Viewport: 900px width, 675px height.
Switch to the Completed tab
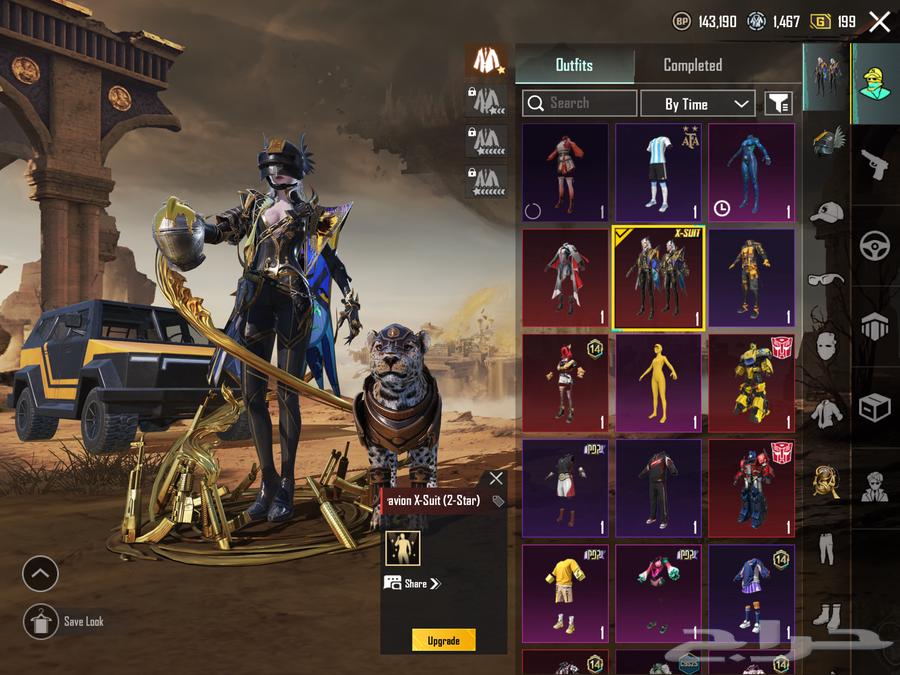click(692, 65)
